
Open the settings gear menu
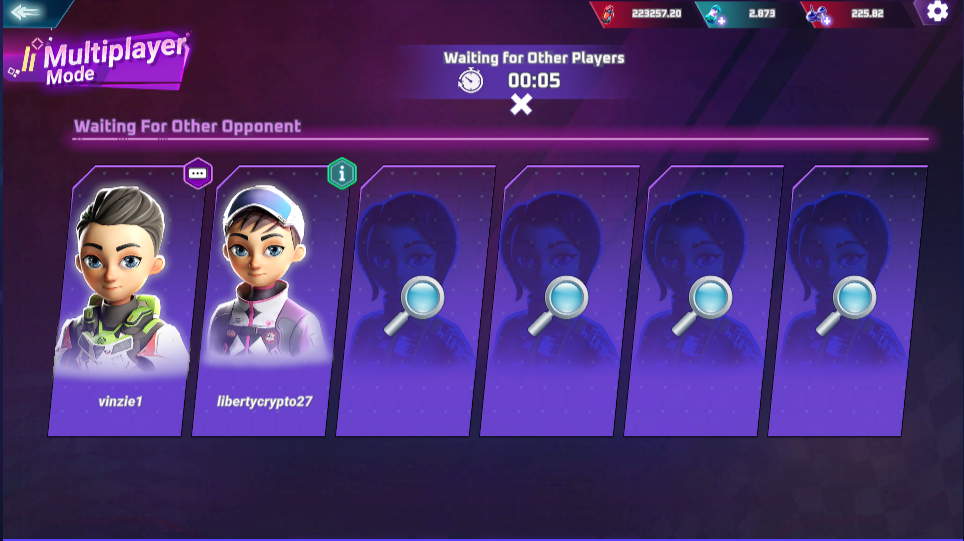(x=937, y=11)
